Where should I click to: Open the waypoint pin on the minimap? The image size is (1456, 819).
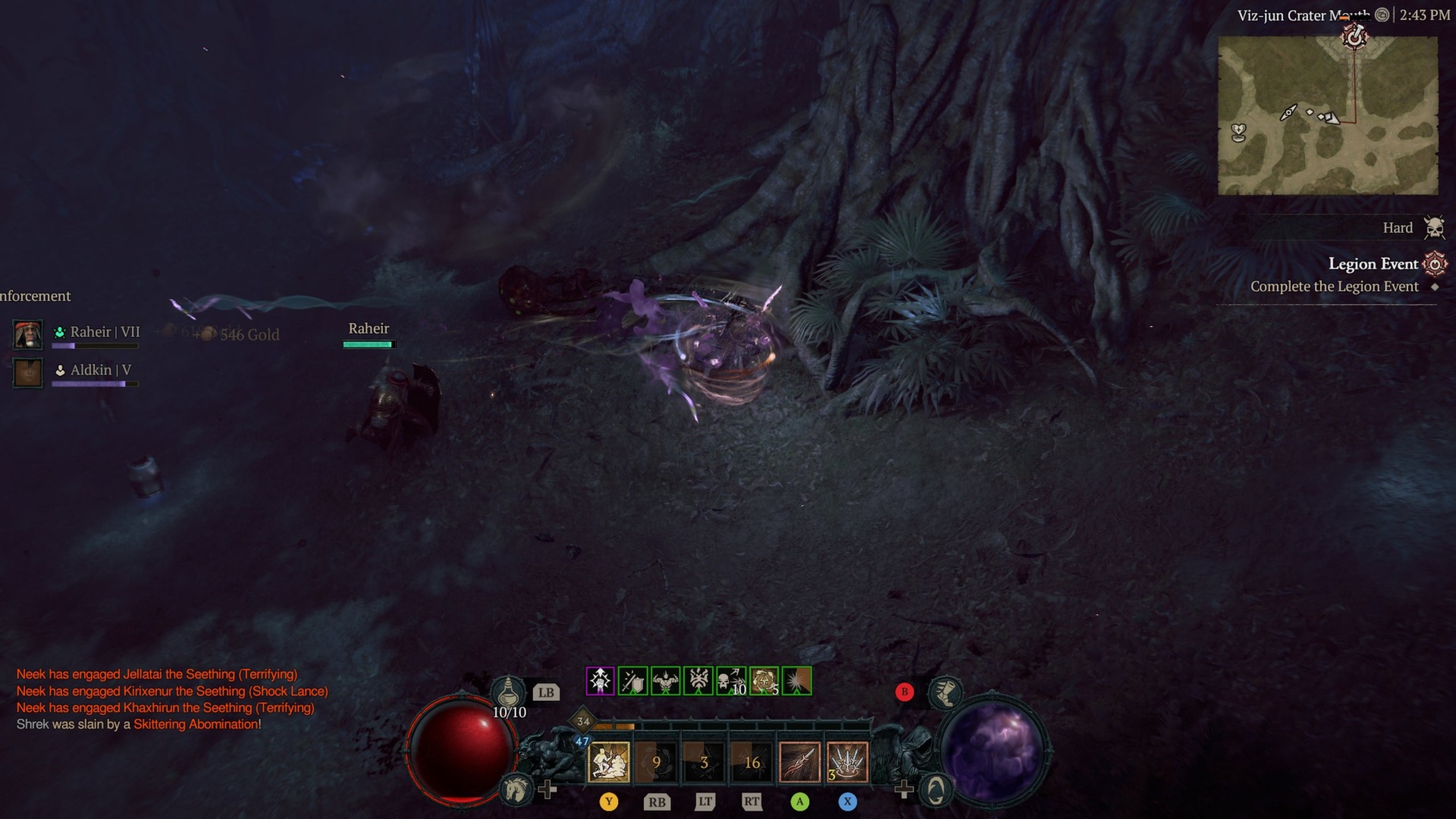(1355, 37)
